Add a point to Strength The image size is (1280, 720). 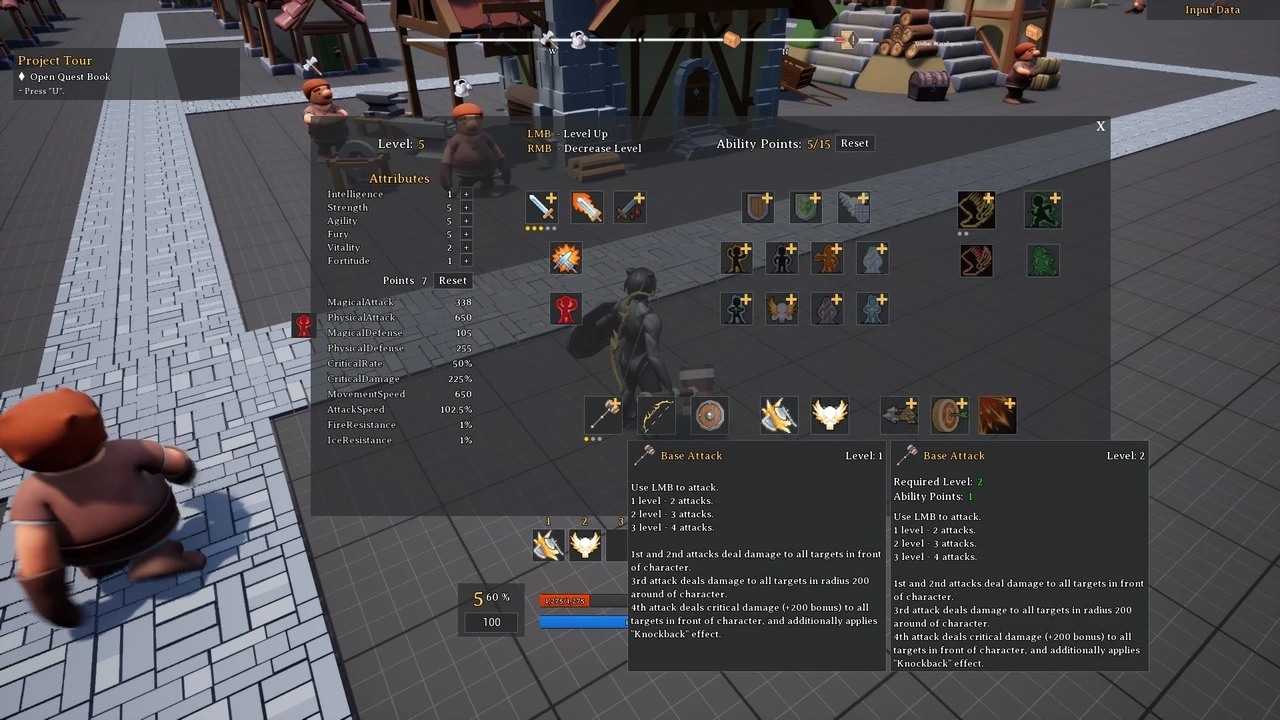tap(466, 208)
